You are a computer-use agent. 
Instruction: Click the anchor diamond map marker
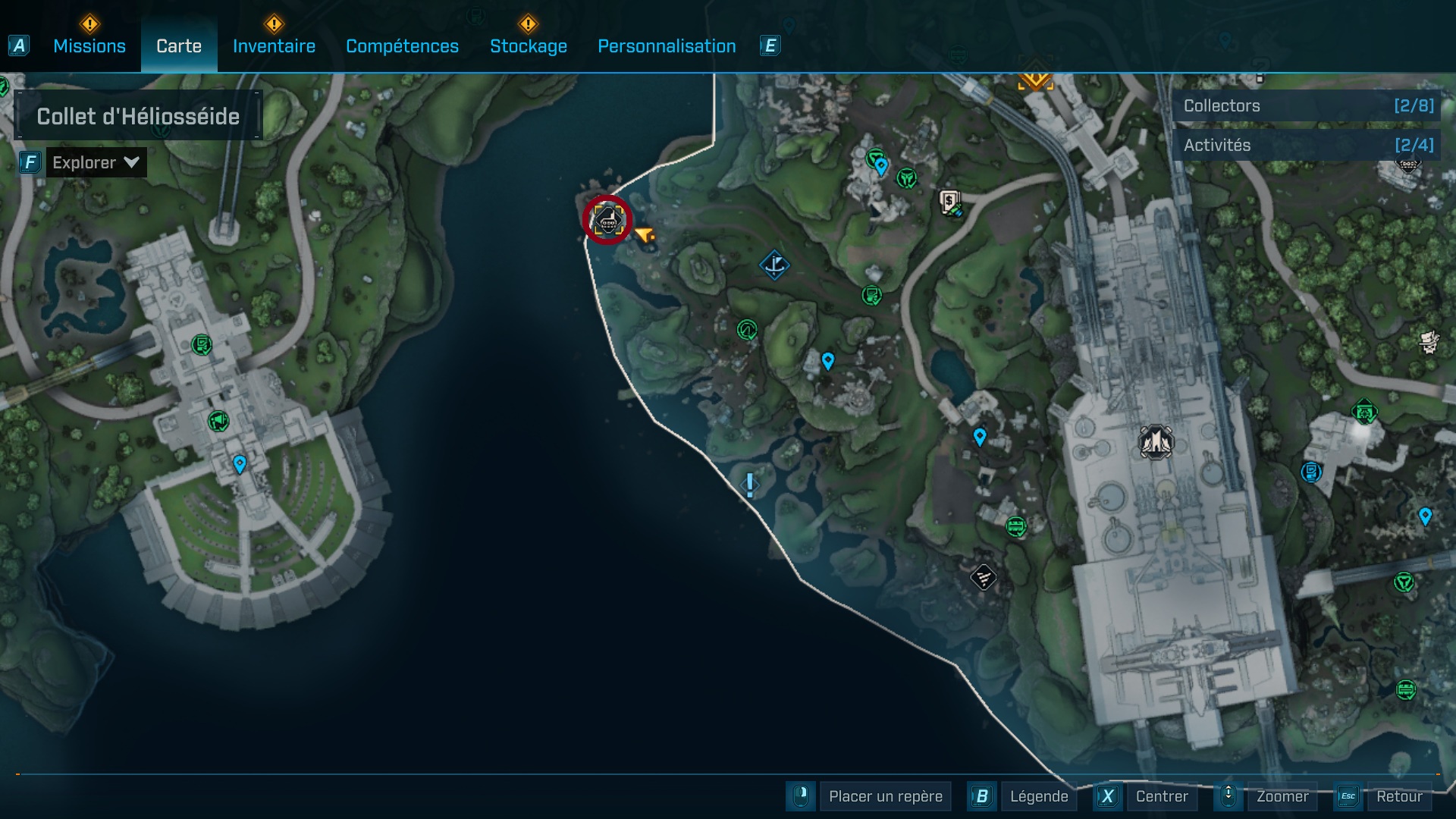tap(774, 265)
